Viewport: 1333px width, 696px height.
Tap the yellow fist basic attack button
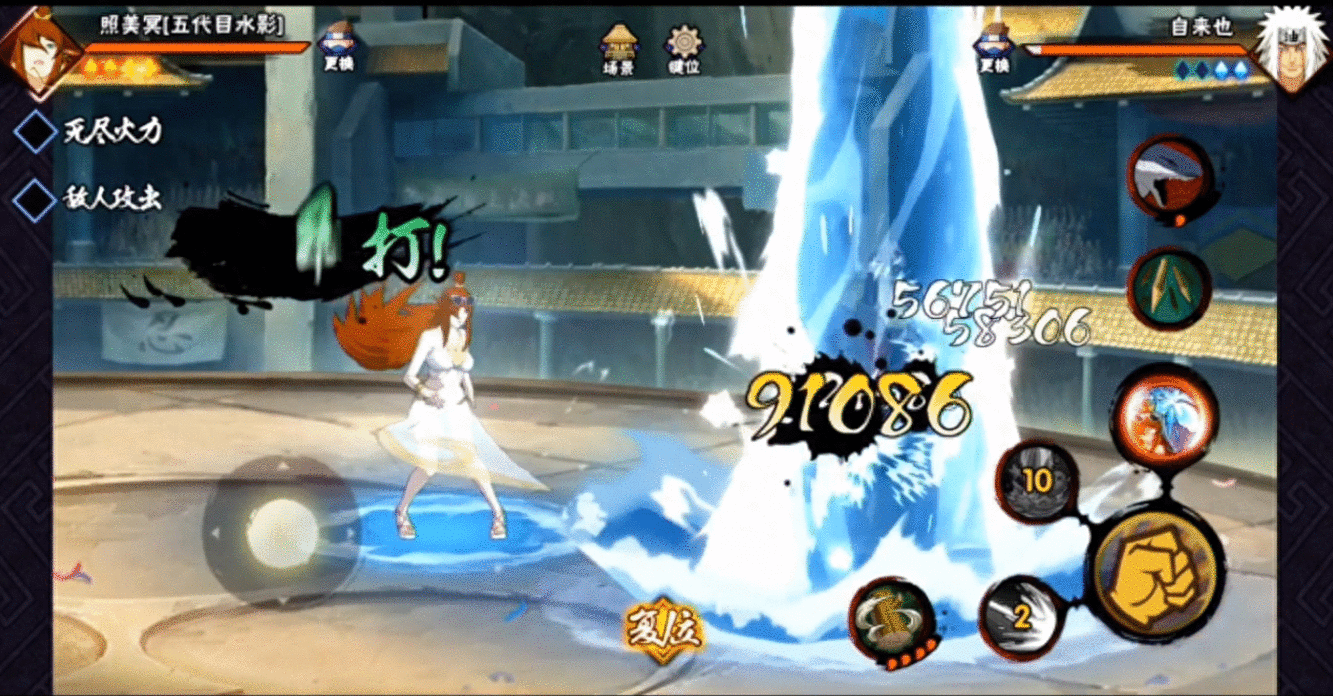point(1155,574)
